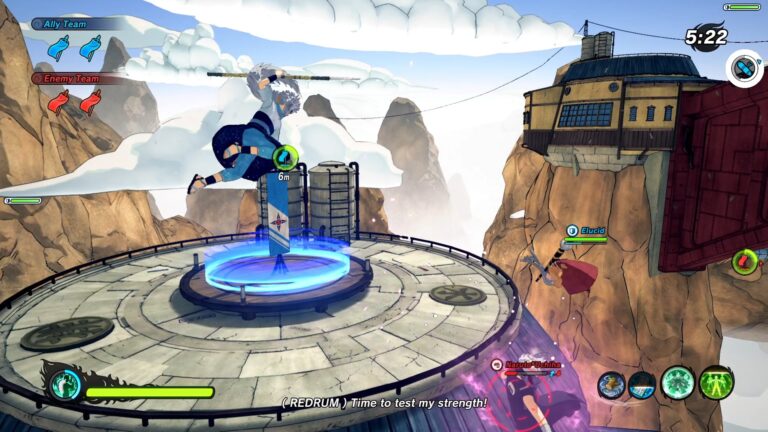Use the pale green swirling burst jutsu
The image size is (768, 432).
tap(678, 383)
